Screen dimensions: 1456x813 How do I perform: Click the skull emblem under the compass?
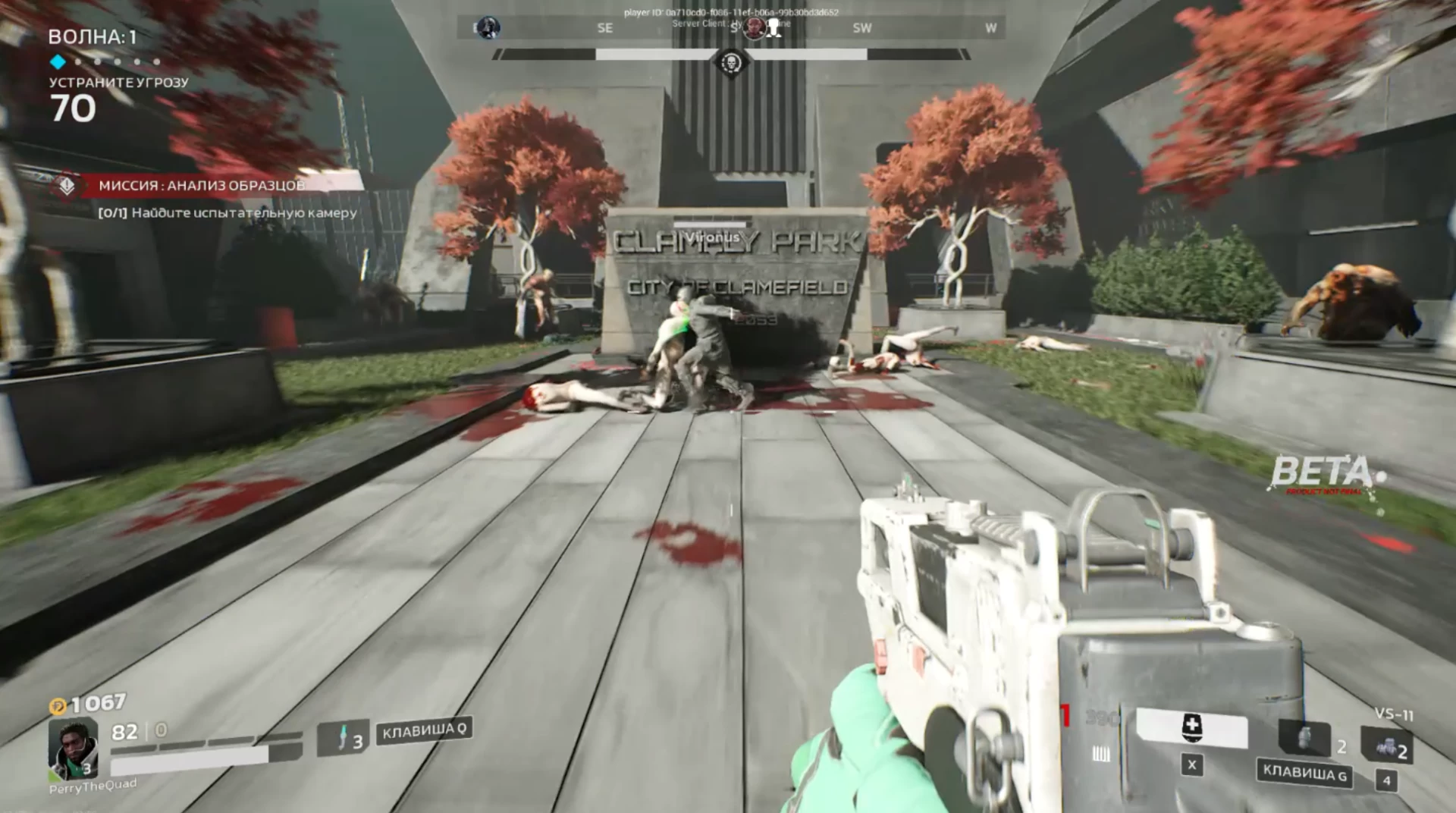click(731, 61)
